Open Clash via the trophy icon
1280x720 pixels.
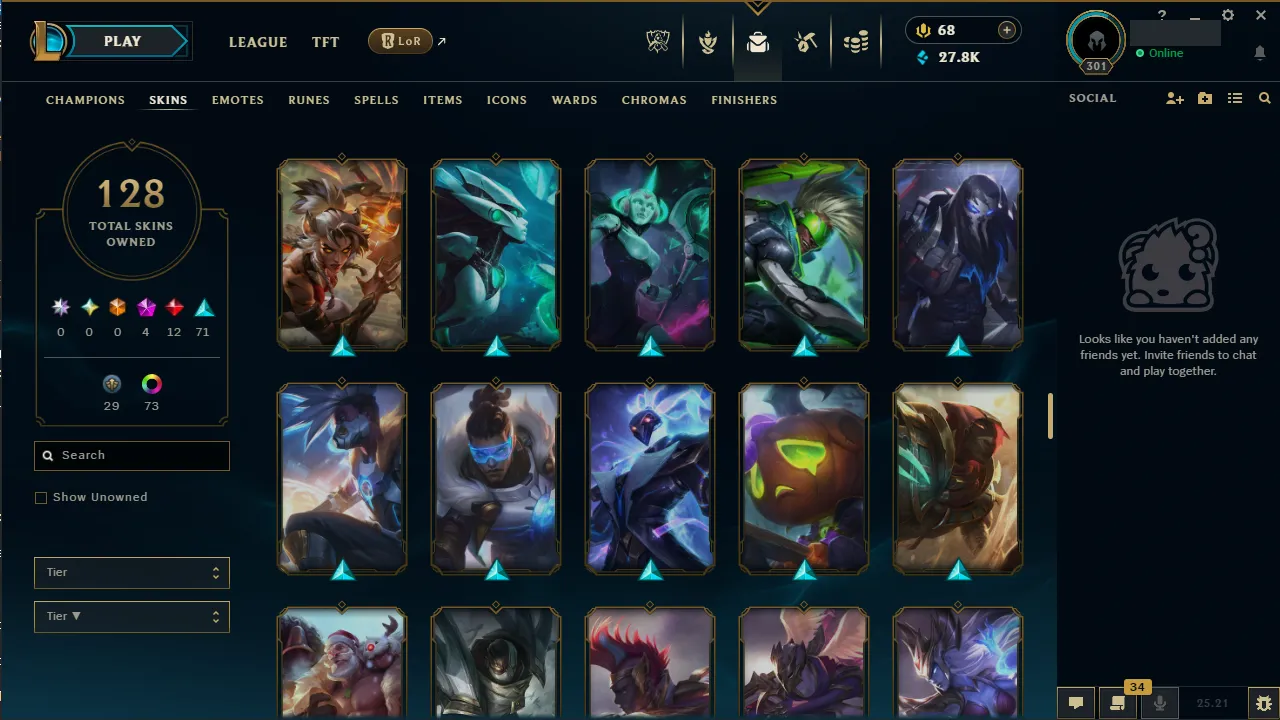(x=708, y=43)
